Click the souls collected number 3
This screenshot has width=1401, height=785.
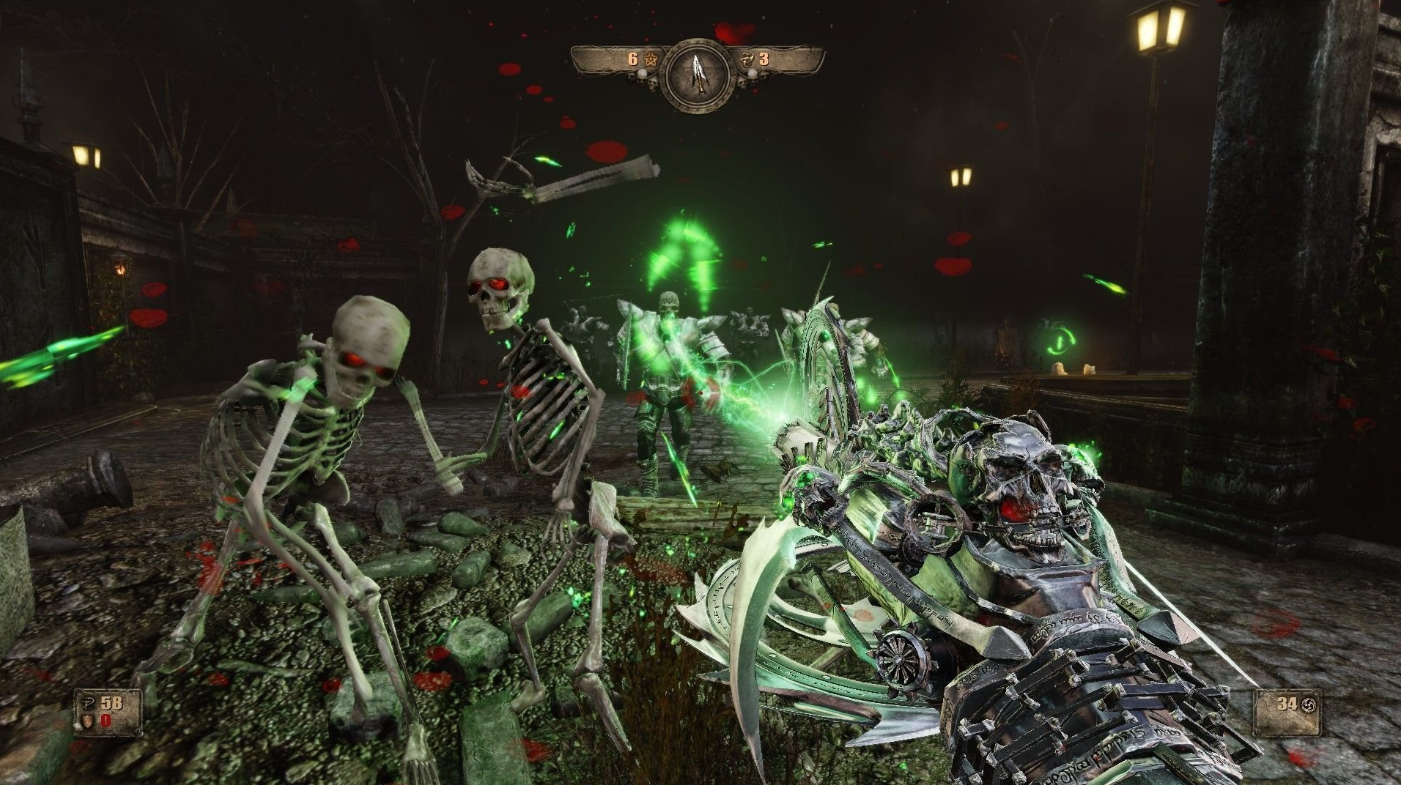764,59
